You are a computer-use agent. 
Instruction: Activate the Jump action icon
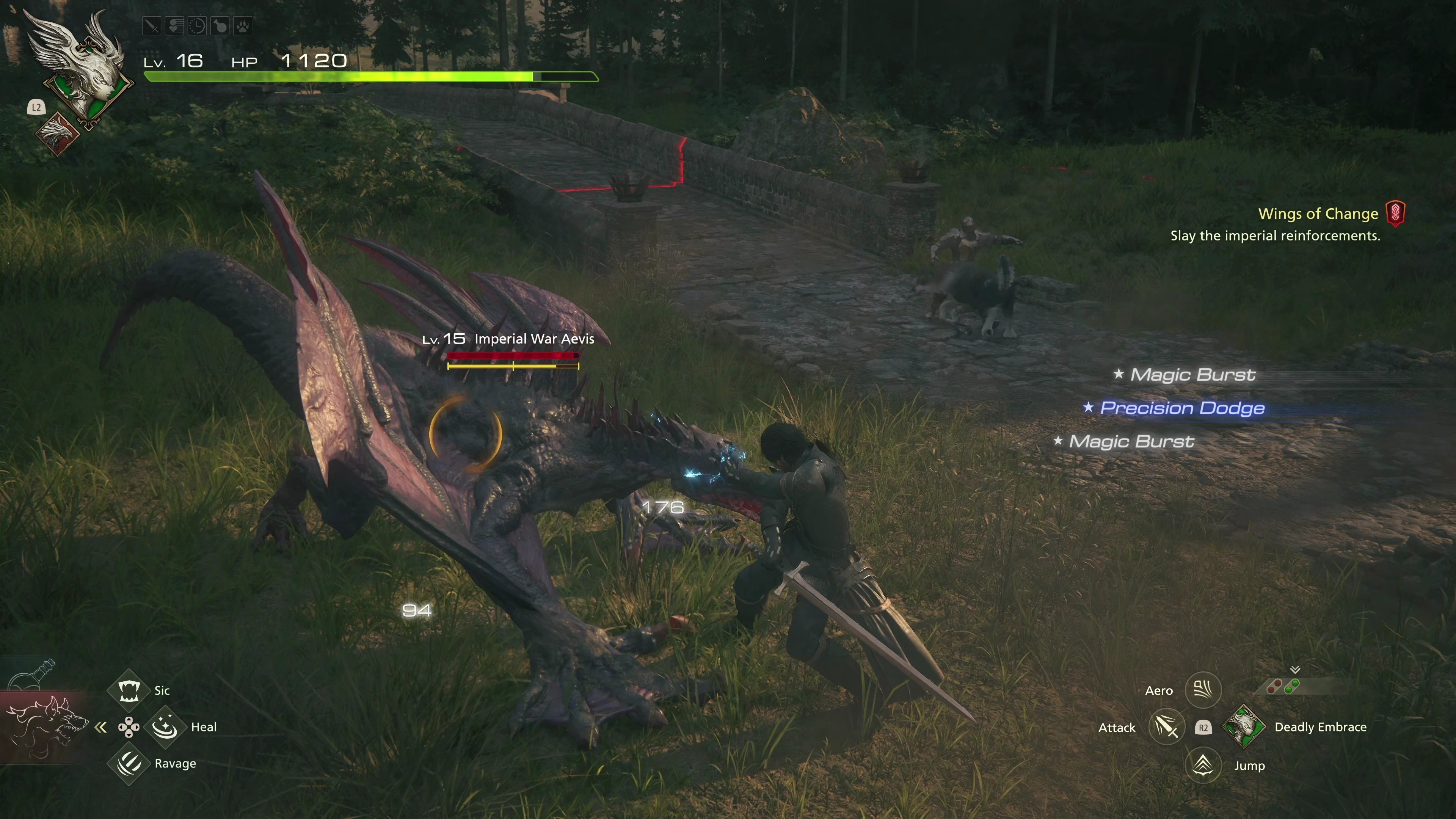click(x=1203, y=765)
